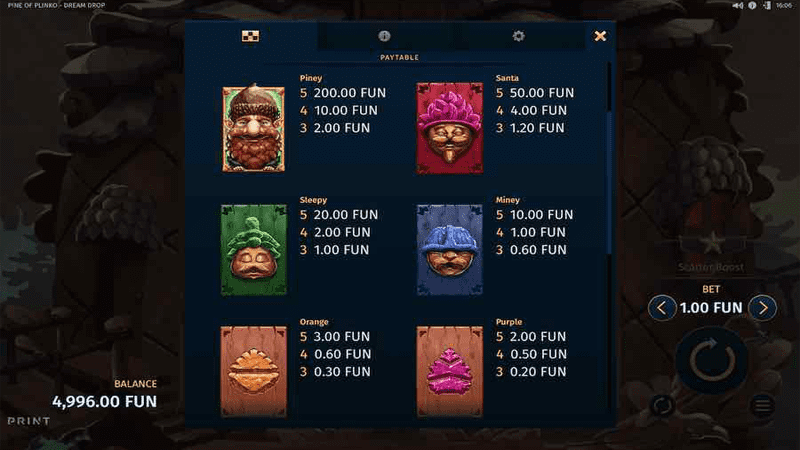The width and height of the screenshot is (800, 450).
Task: Increase the bet amount
Action: (763, 307)
